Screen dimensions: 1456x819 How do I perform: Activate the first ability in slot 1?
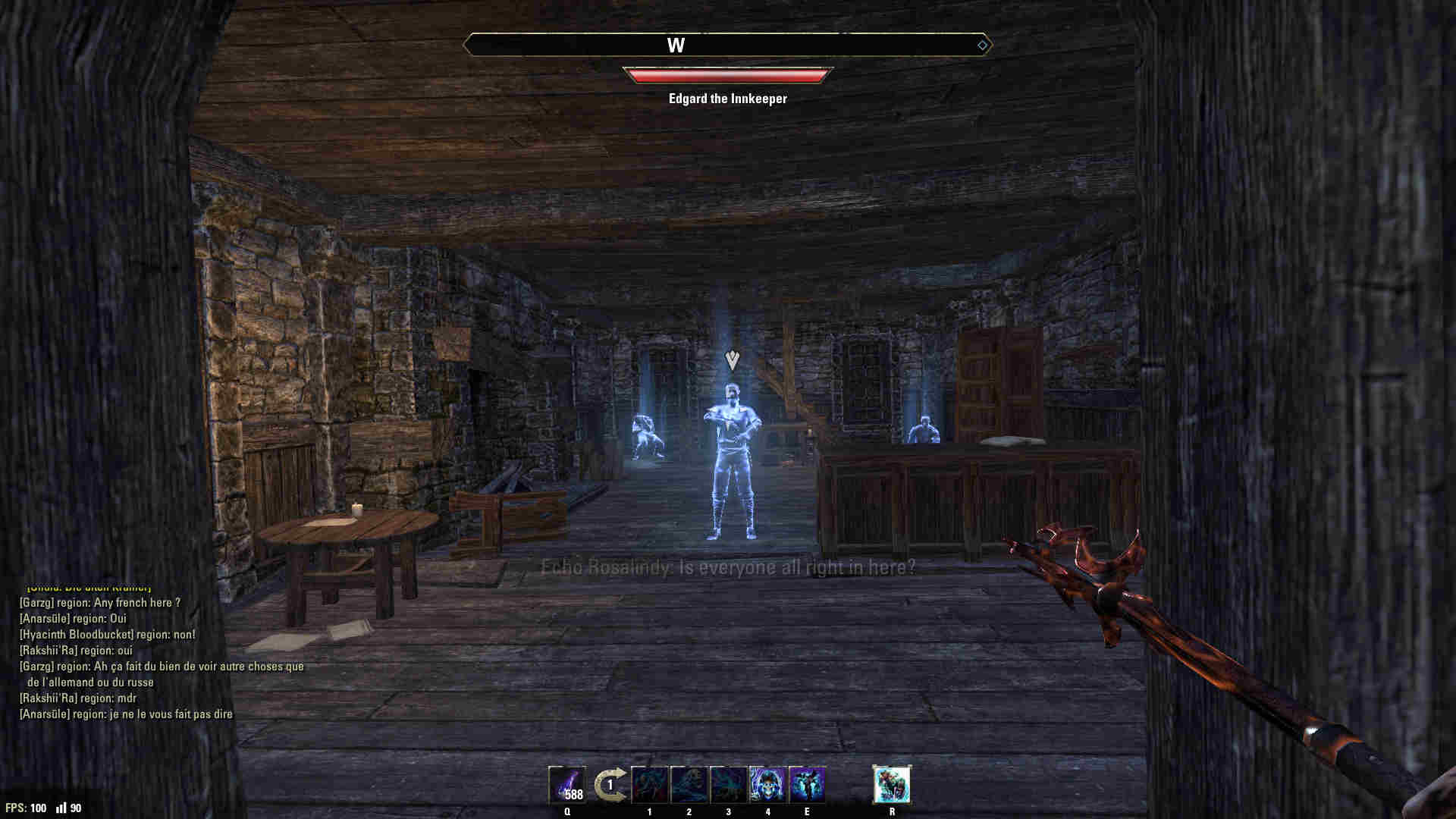(650, 785)
